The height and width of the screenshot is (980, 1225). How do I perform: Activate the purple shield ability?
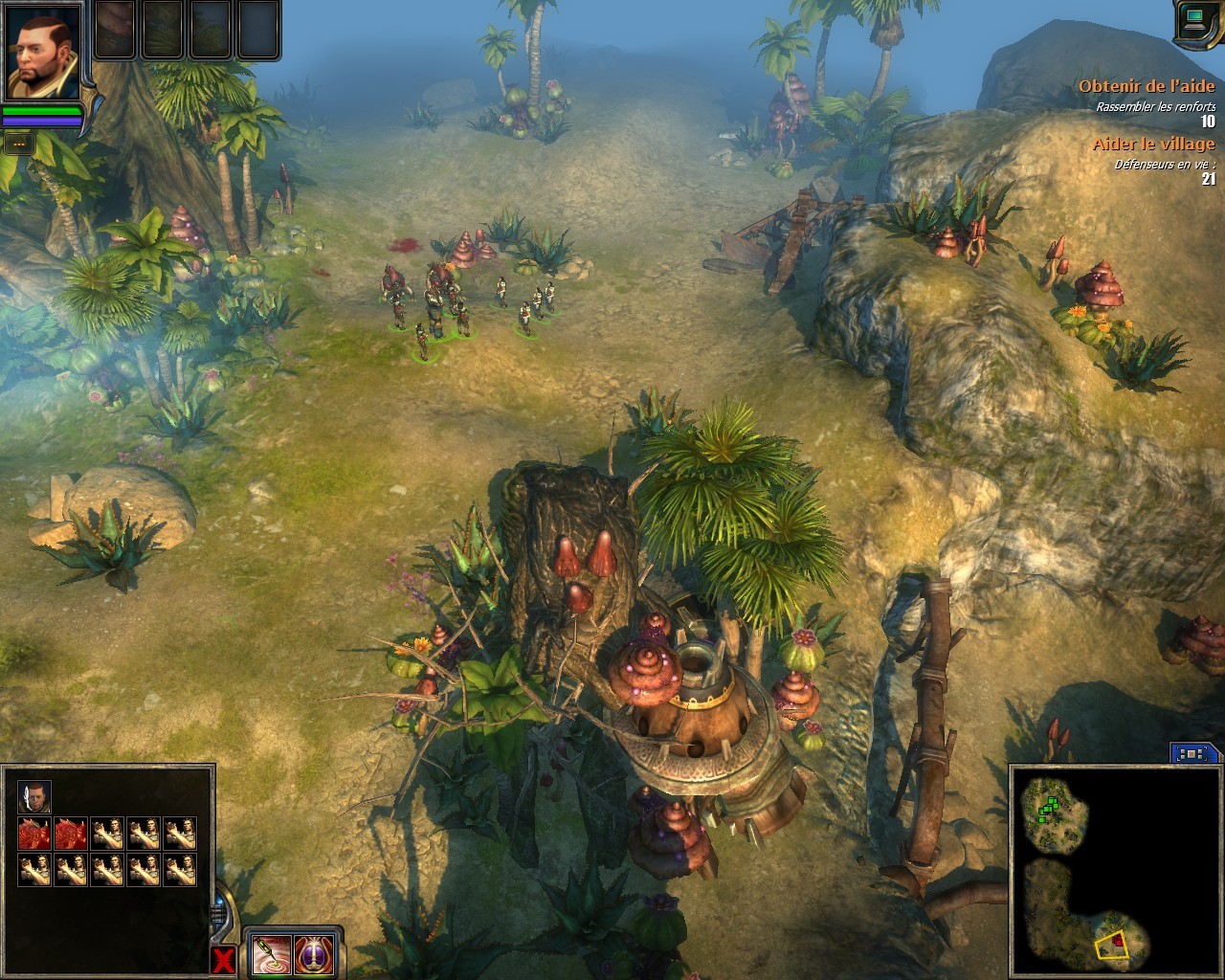tap(313, 953)
